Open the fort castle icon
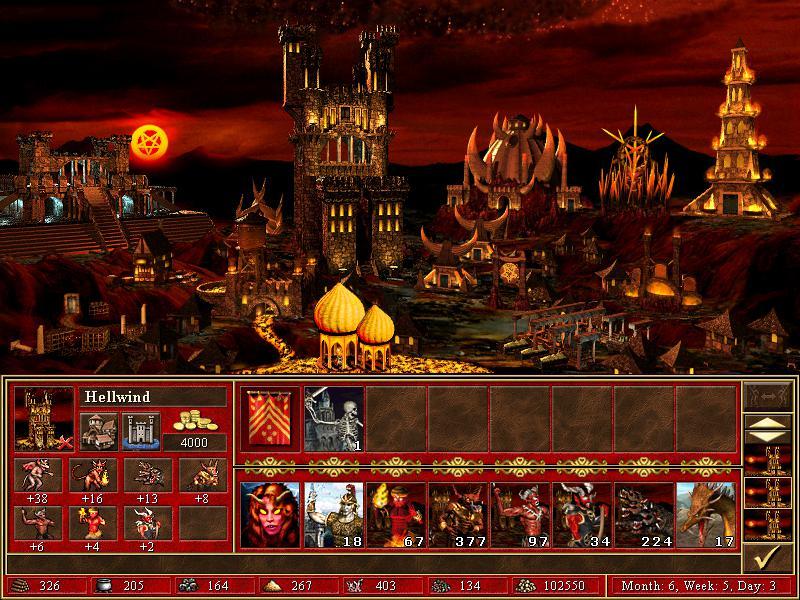The width and height of the screenshot is (800, 600). (x=139, y=430)
